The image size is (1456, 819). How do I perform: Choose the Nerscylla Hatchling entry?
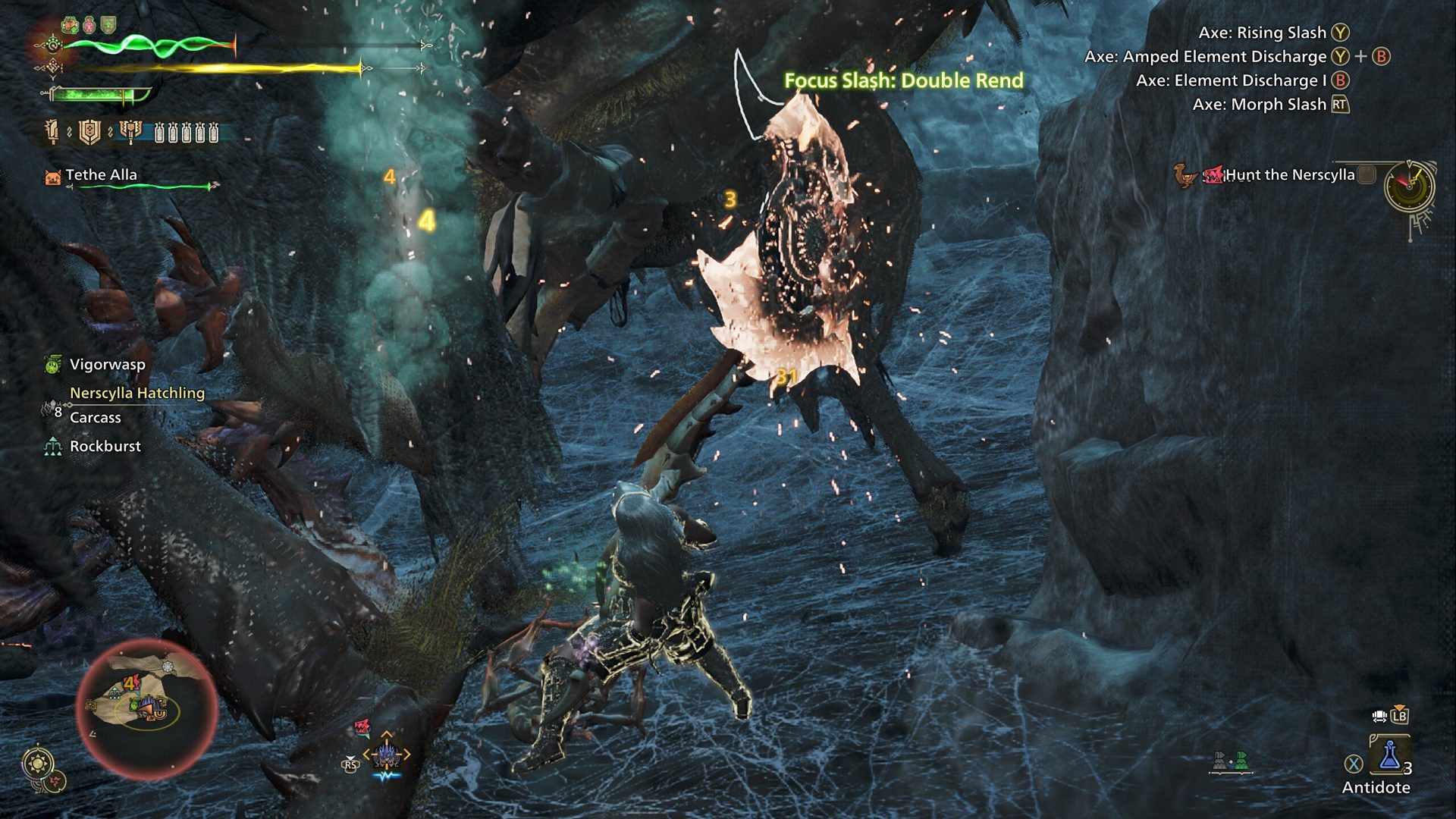pyautogui.click(x=137, y=393)
